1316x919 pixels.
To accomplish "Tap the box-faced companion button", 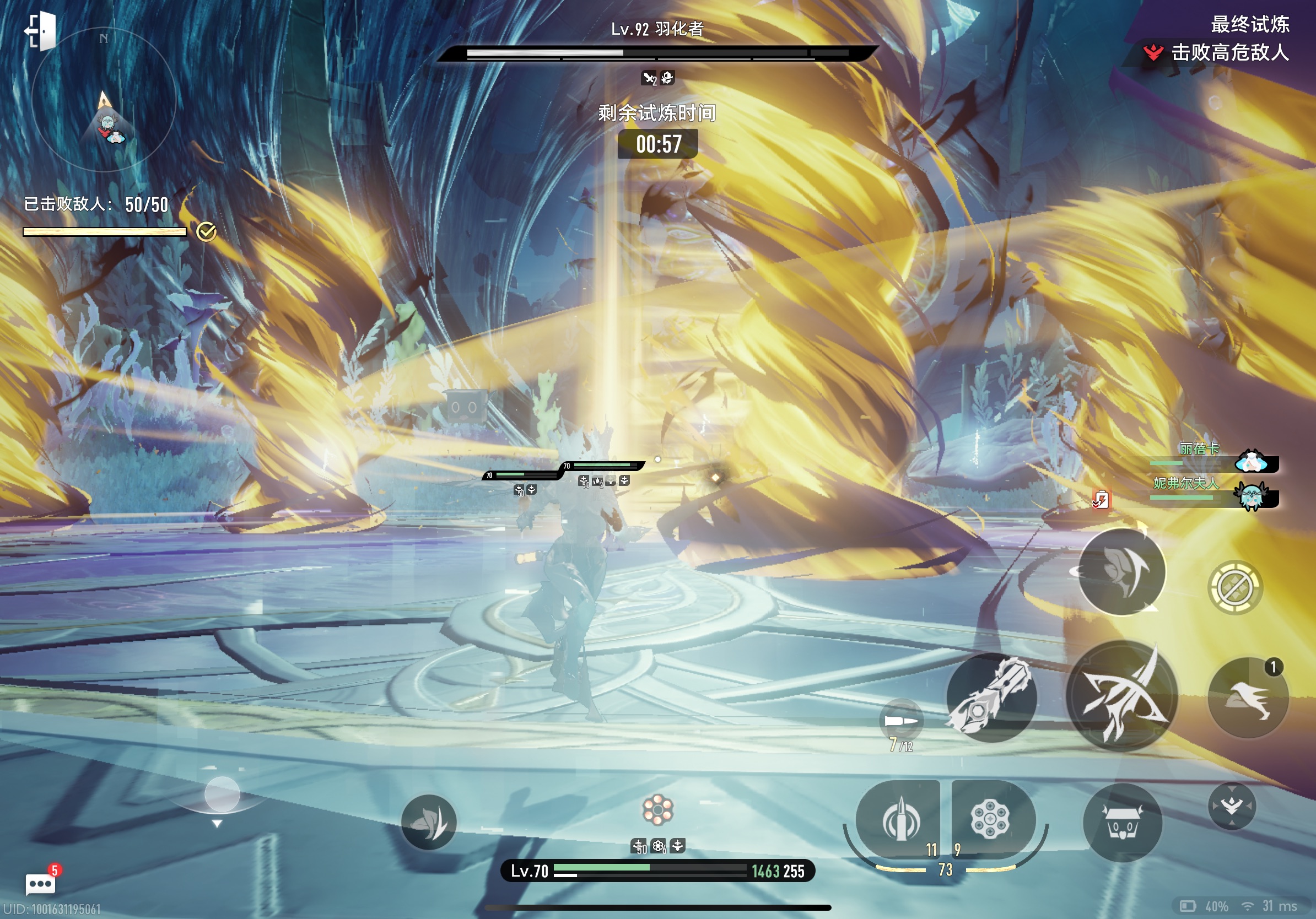I will pos(1121,823).
